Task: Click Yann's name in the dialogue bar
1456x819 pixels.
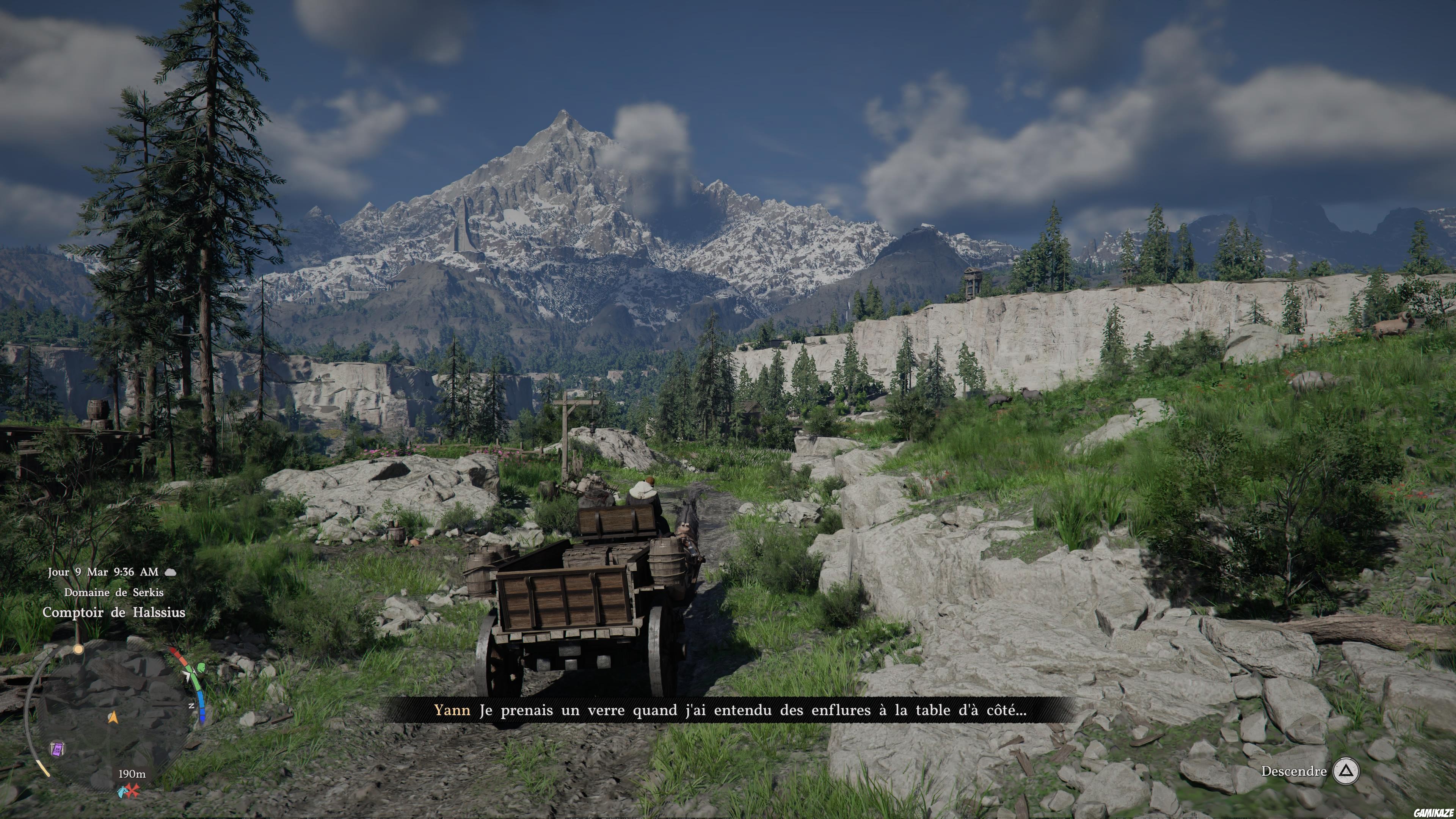Action: pyautogui.click(x=452, y=711)
